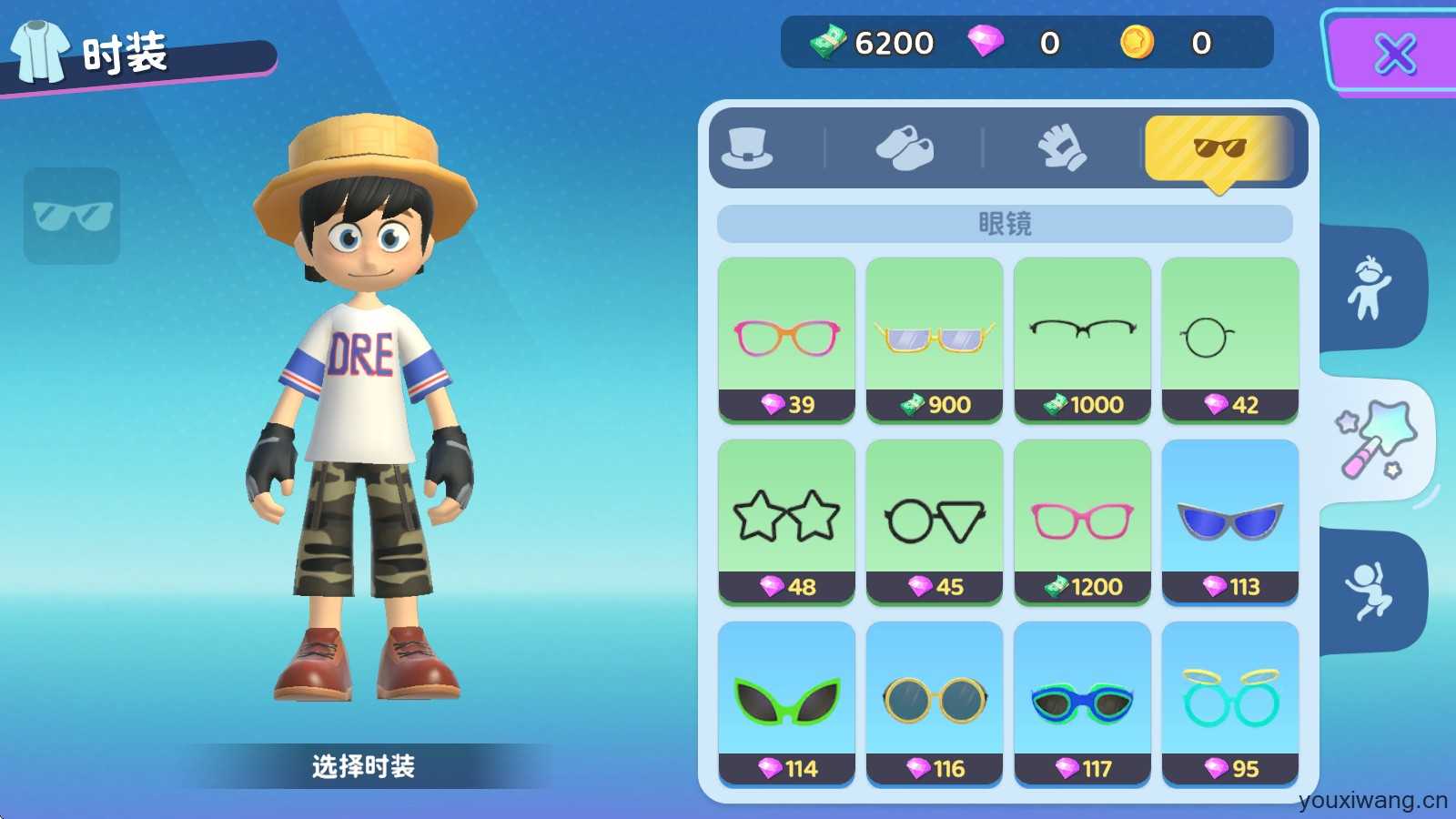Switch to the jumping pose side tab
1456x819 pixels.
1370,591
